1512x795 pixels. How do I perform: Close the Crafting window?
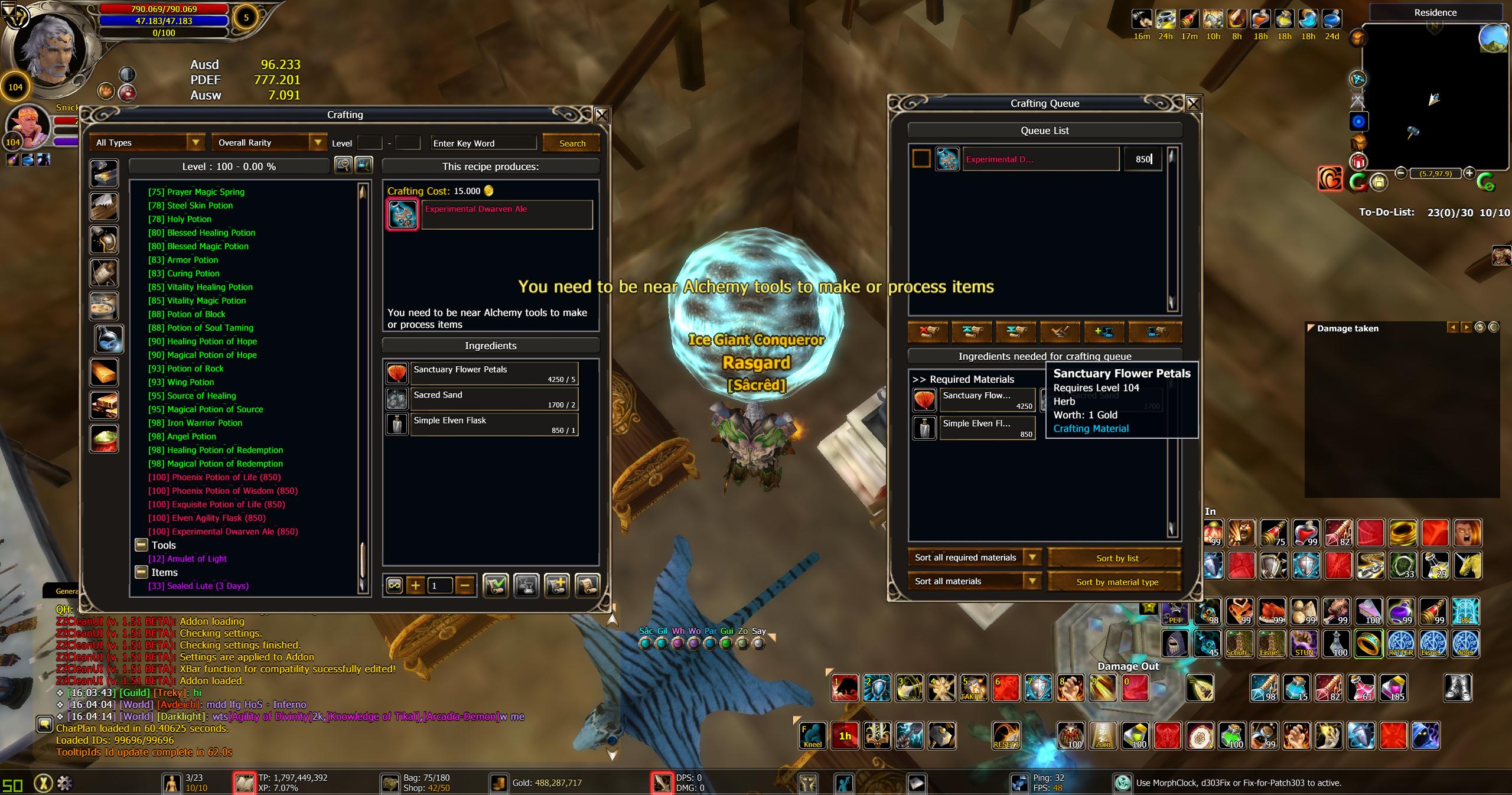coord(601,115)
